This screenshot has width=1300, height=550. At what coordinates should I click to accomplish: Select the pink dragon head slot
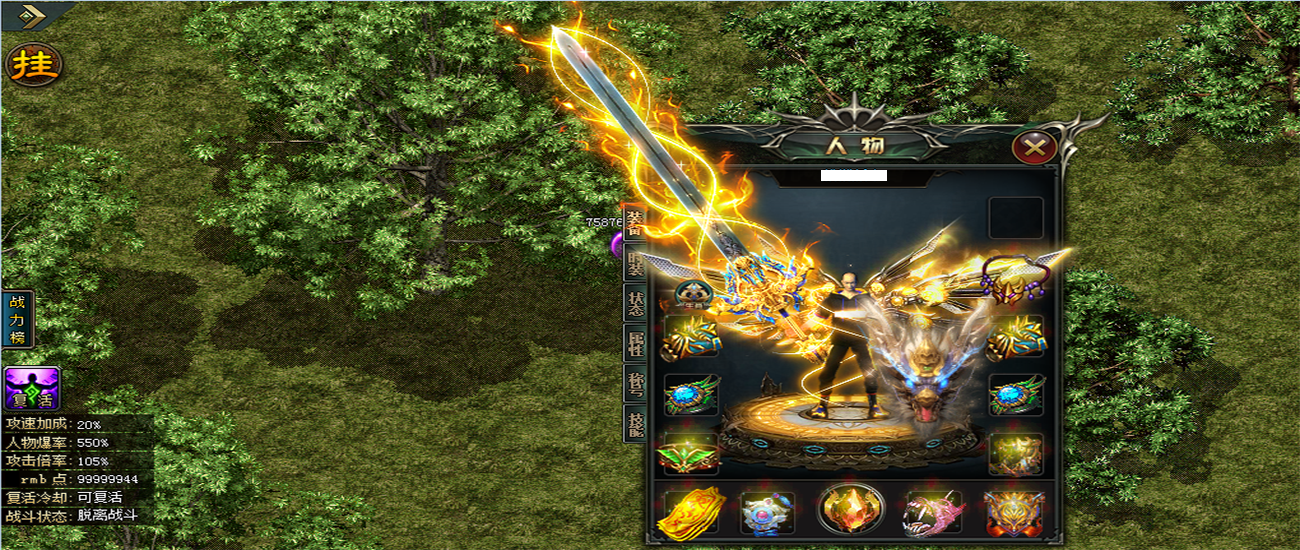tap(933, 512)
